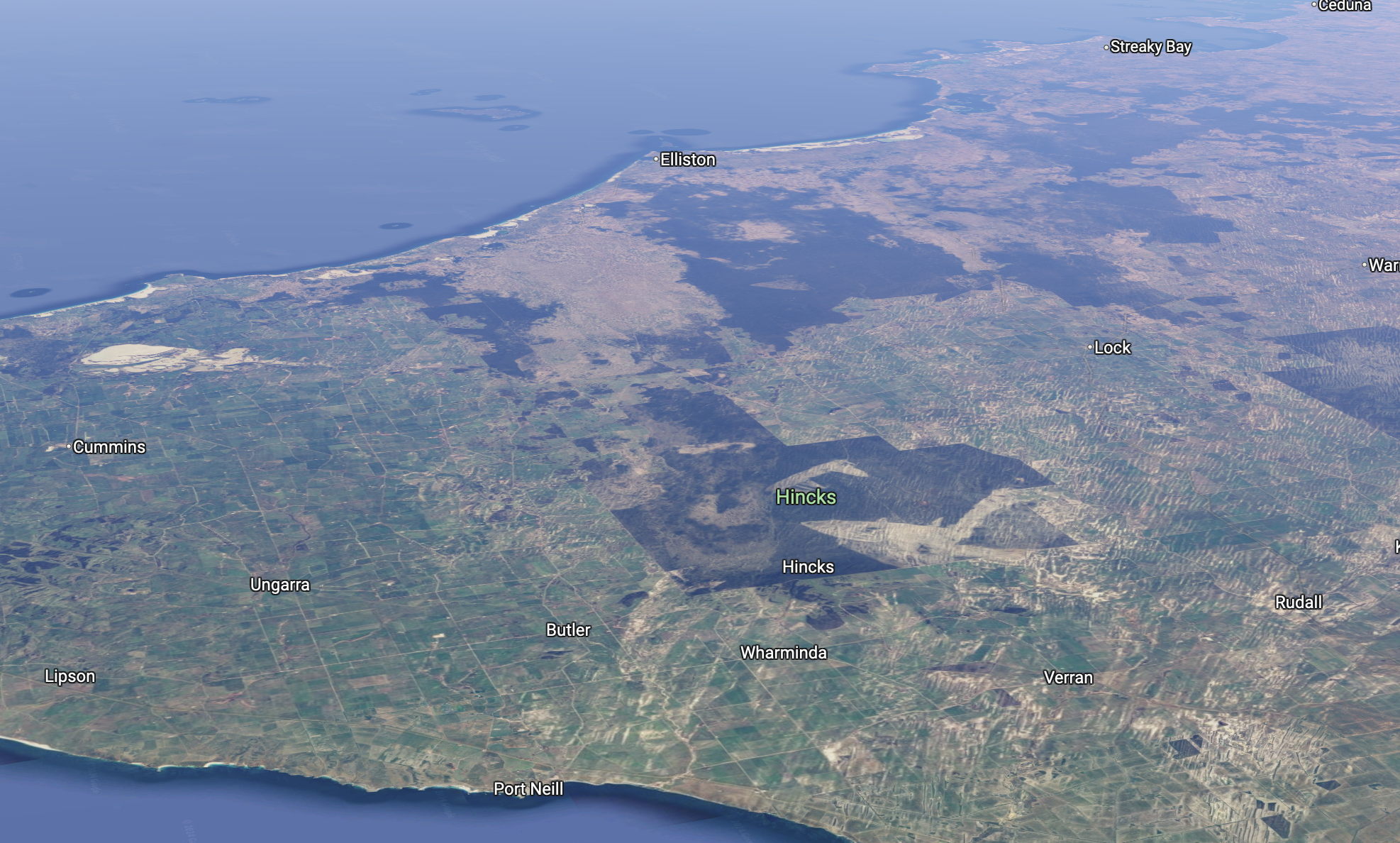Open the Wharminda place label
Screen dimensions: 1400x843
click(783, 653)
